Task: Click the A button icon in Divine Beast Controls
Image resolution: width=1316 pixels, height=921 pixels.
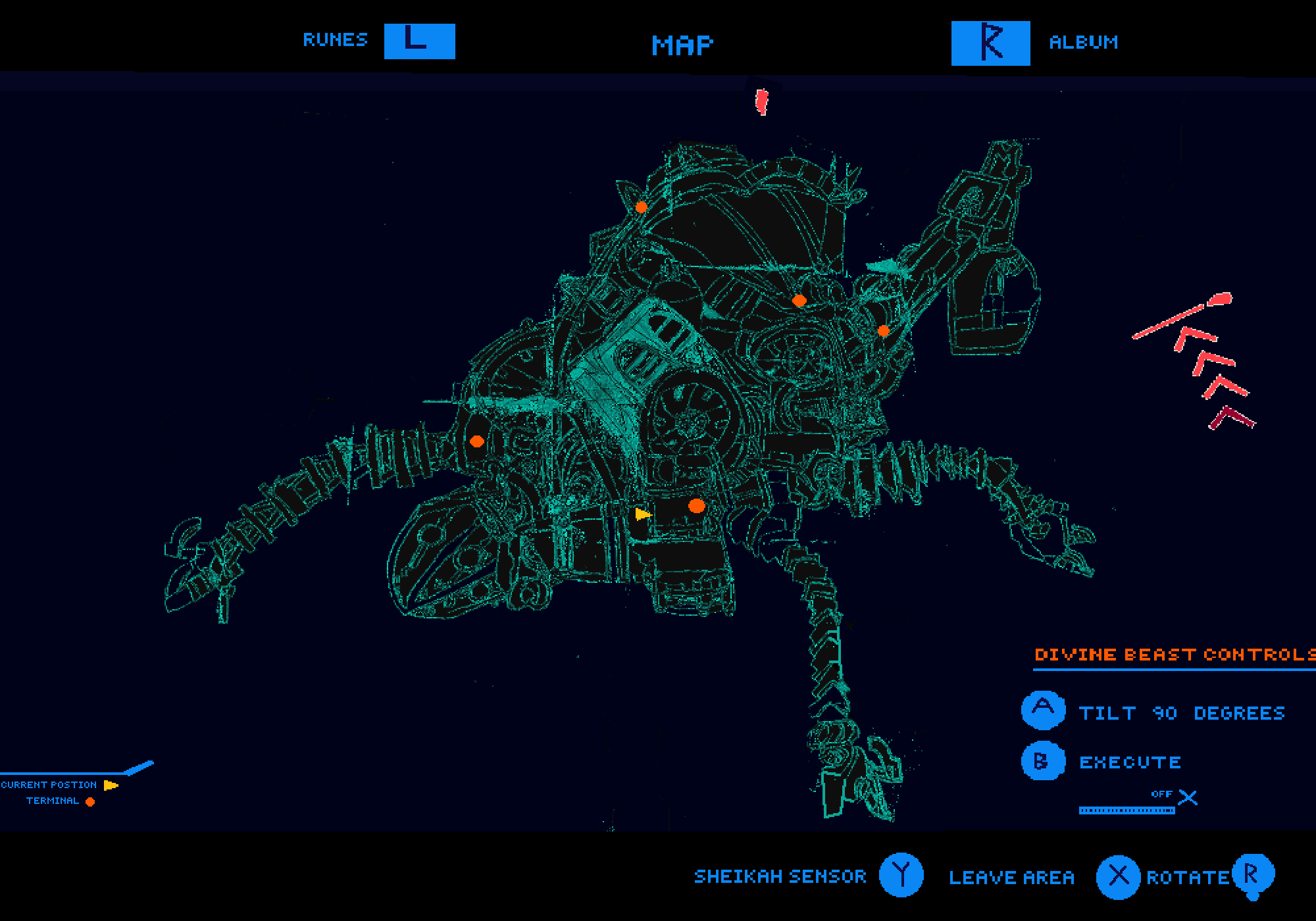Action: tap(1043, 710)
